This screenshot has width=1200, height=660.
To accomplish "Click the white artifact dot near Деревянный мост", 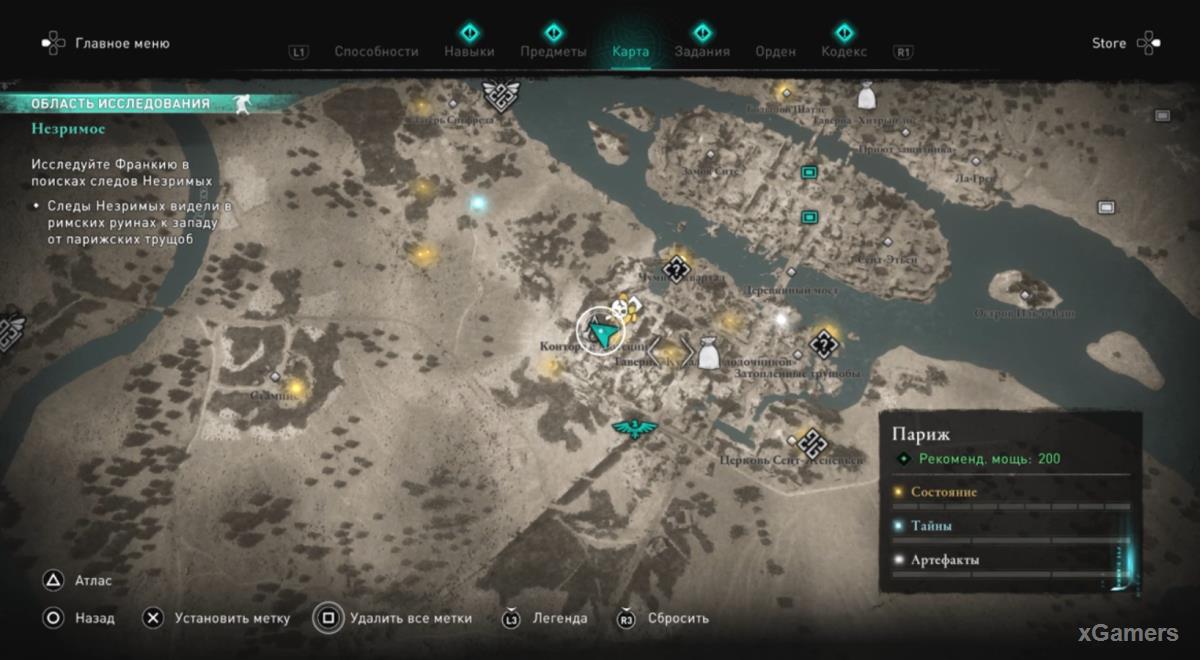I will point(782,319).
